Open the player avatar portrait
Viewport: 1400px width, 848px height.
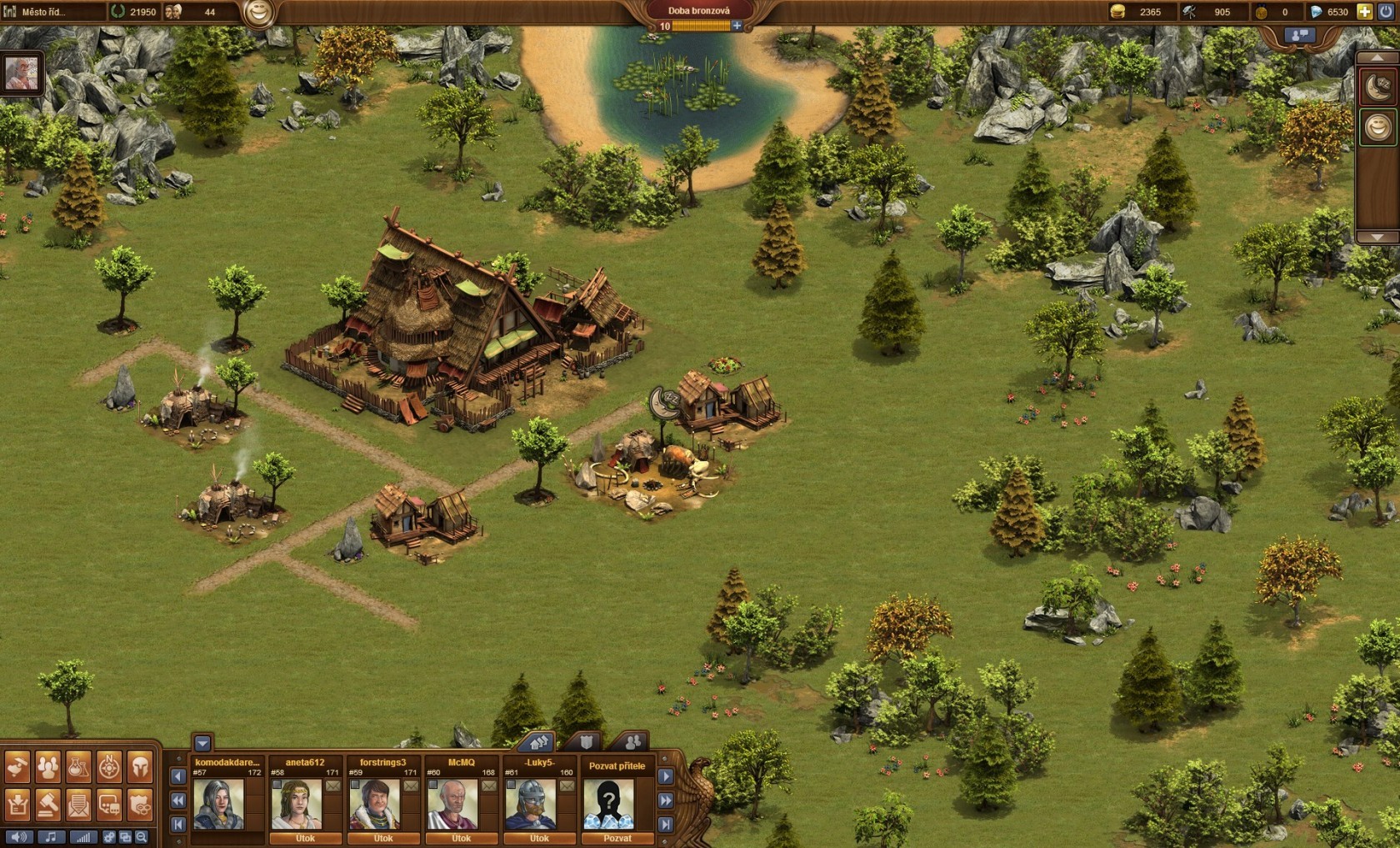[x=21, y=73]
